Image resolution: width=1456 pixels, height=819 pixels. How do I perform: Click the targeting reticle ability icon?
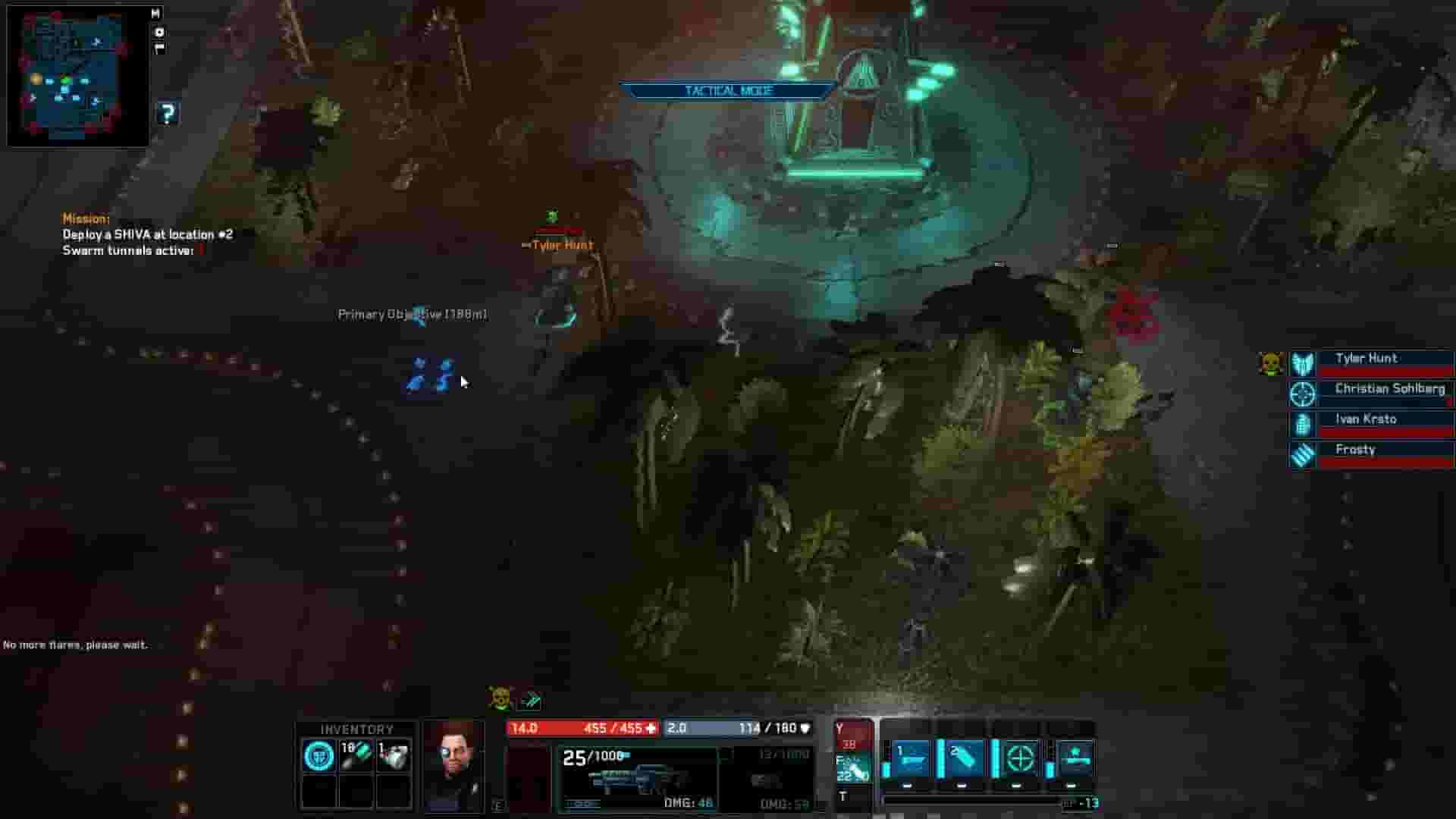pyautogui.click(x=1020, y=757)
